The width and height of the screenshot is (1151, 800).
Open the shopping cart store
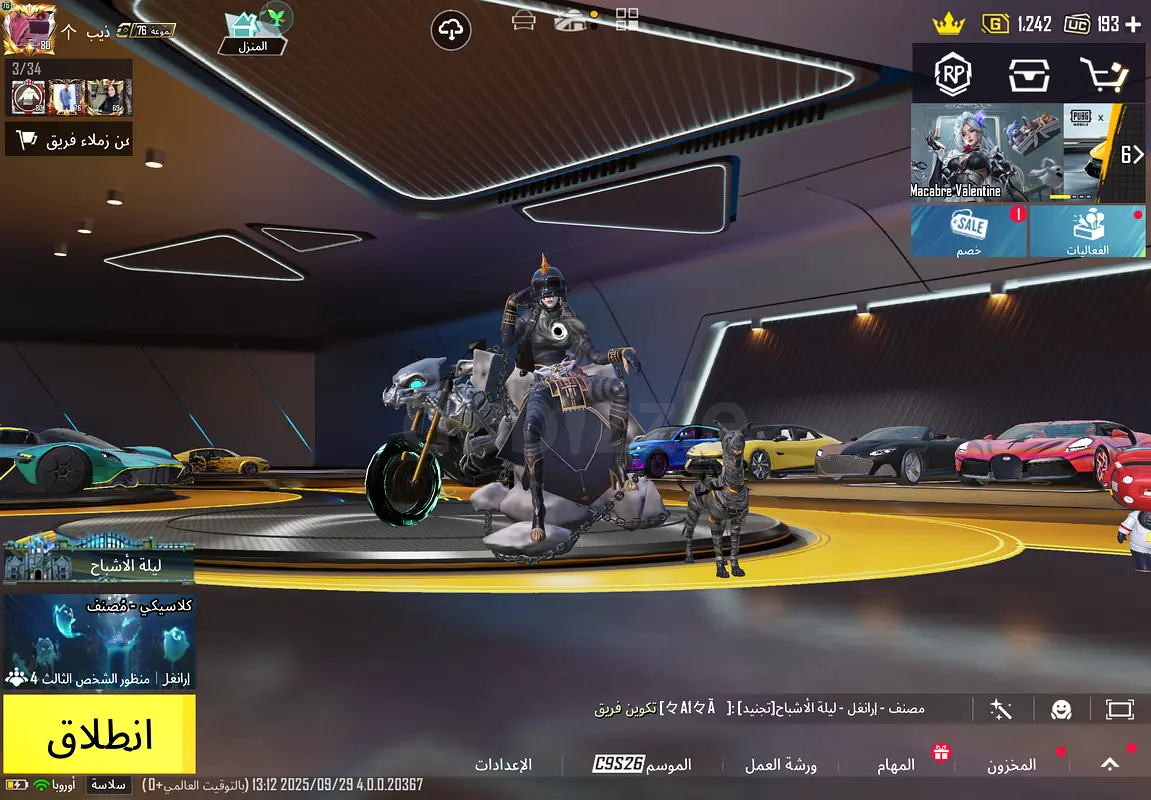point(1104,73)
